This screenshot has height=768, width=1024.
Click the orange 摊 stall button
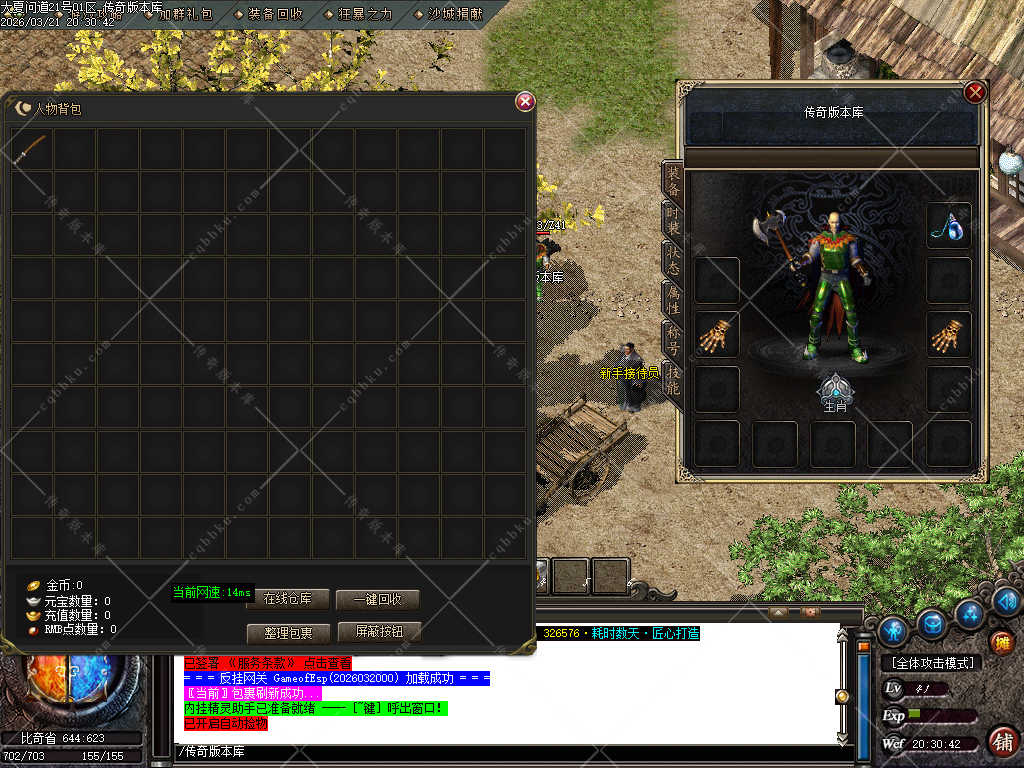click(x=1001, y=643)
